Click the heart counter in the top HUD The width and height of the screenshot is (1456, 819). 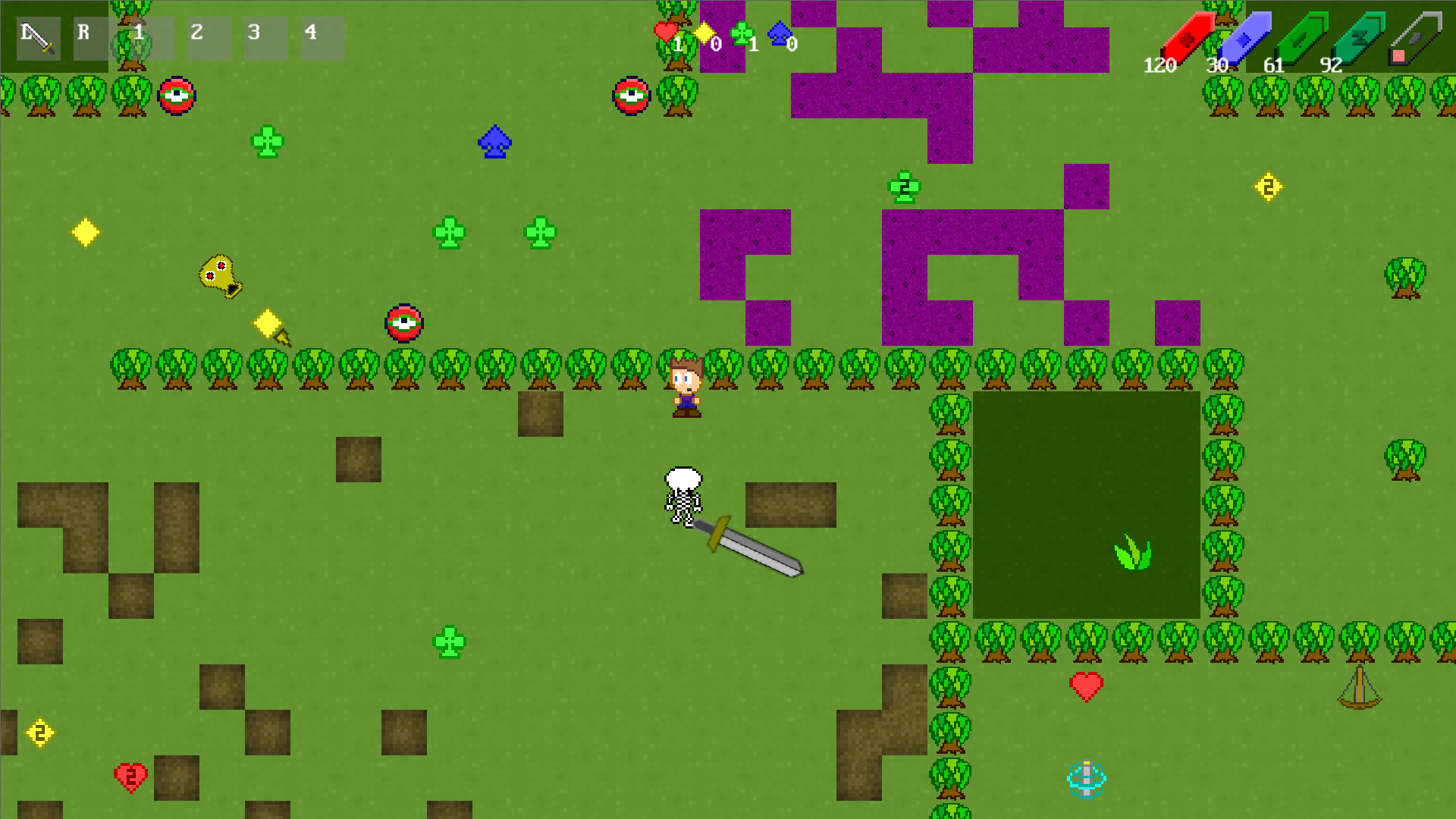click(664, 33)
